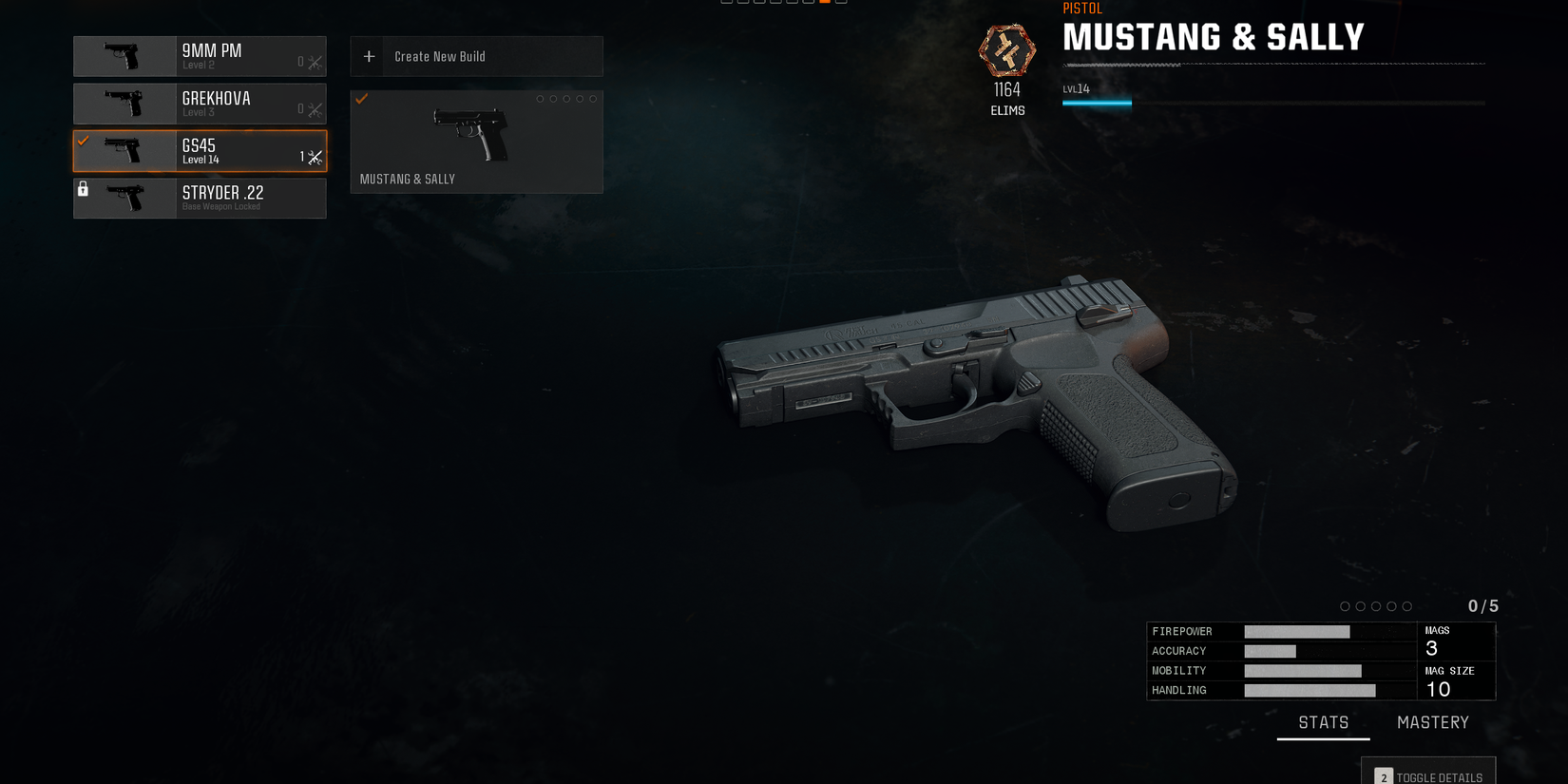Viewport: 1568px width, 784px height.
Task: Click the wrench icon on GS45 row
Action: pos(315,158)
